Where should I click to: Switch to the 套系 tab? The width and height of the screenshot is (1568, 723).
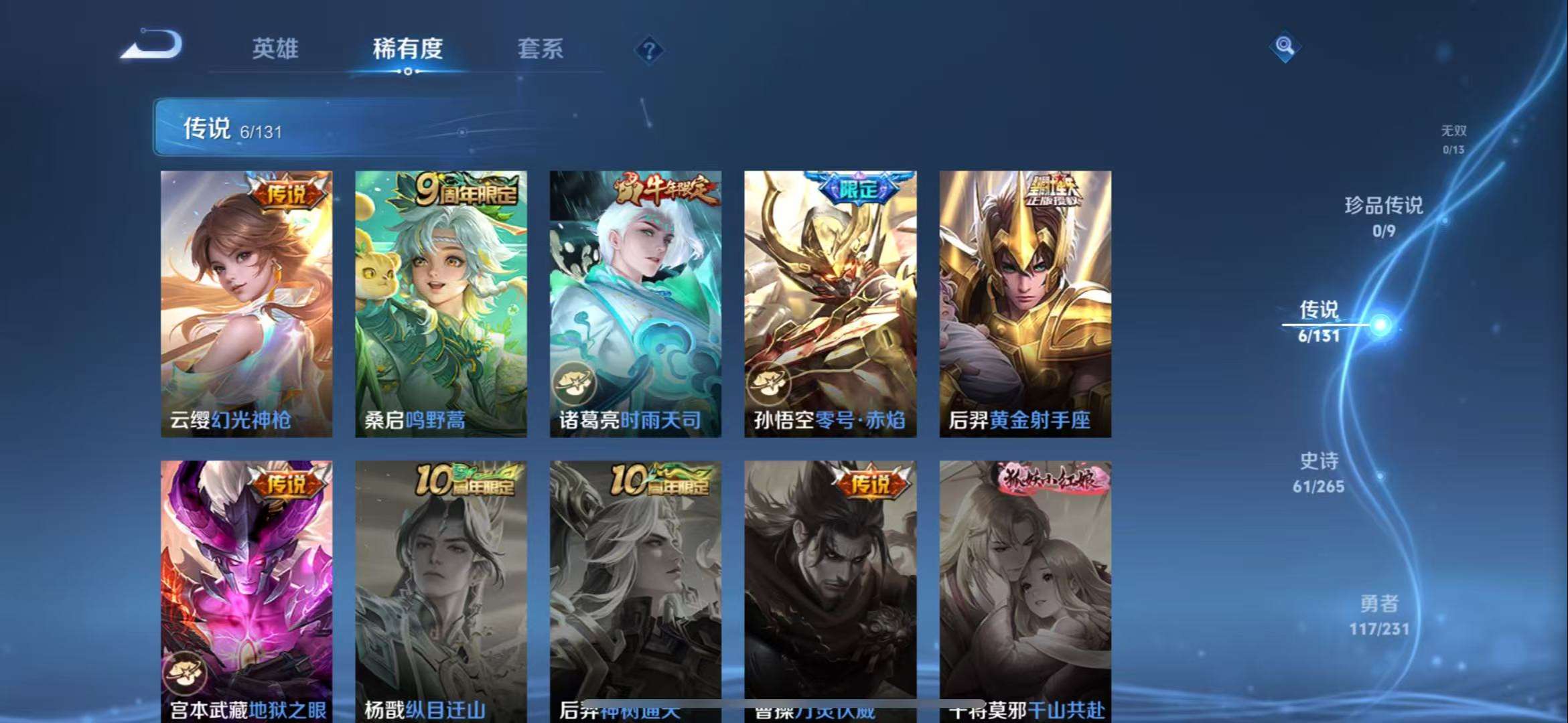tap(539, 48)
